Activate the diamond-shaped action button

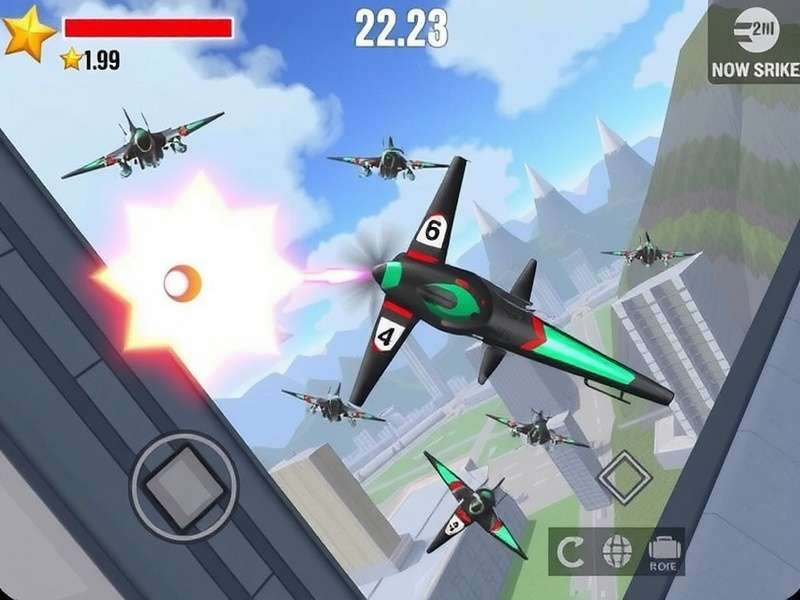625,476
